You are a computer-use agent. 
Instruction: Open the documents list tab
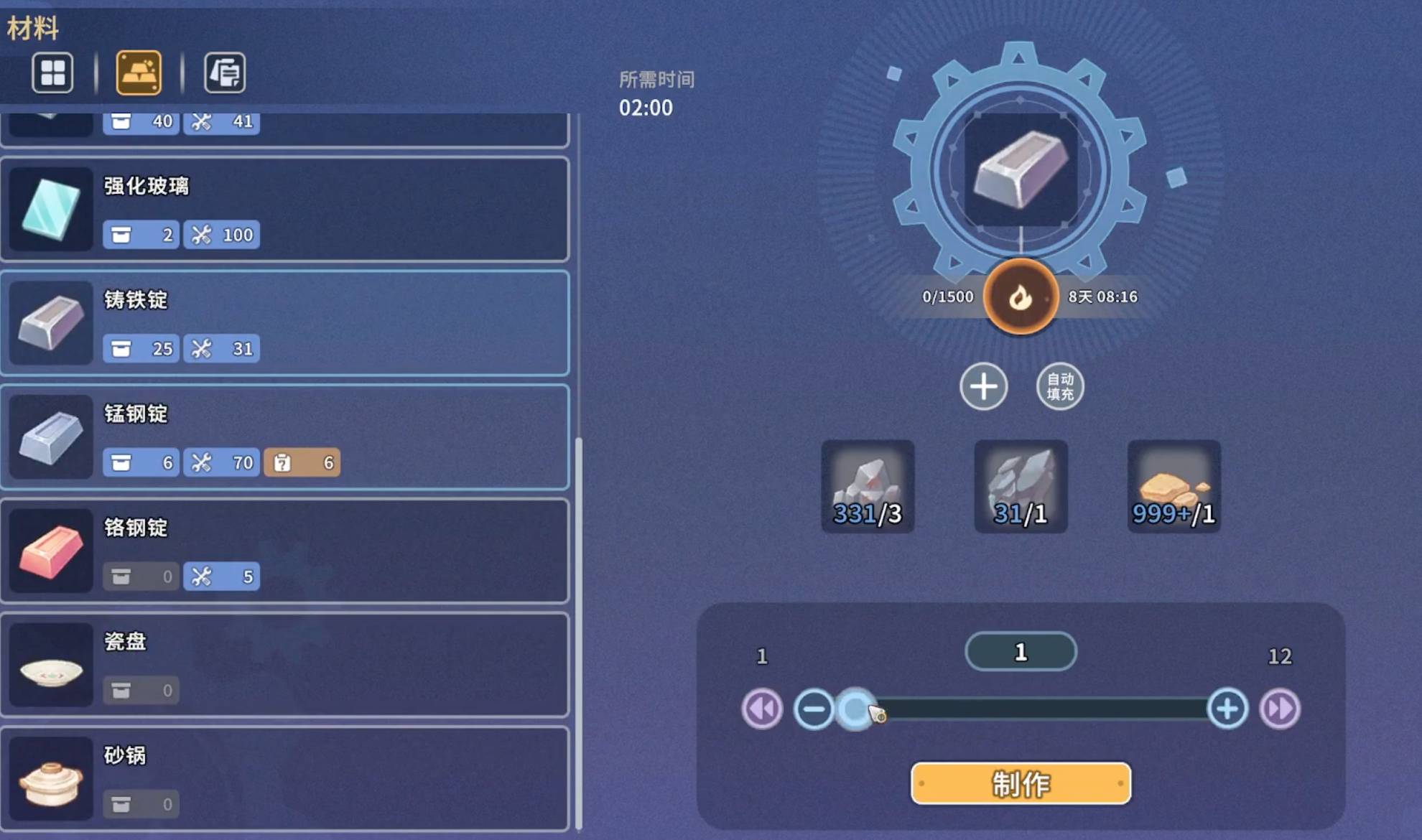tap(225, 73)
